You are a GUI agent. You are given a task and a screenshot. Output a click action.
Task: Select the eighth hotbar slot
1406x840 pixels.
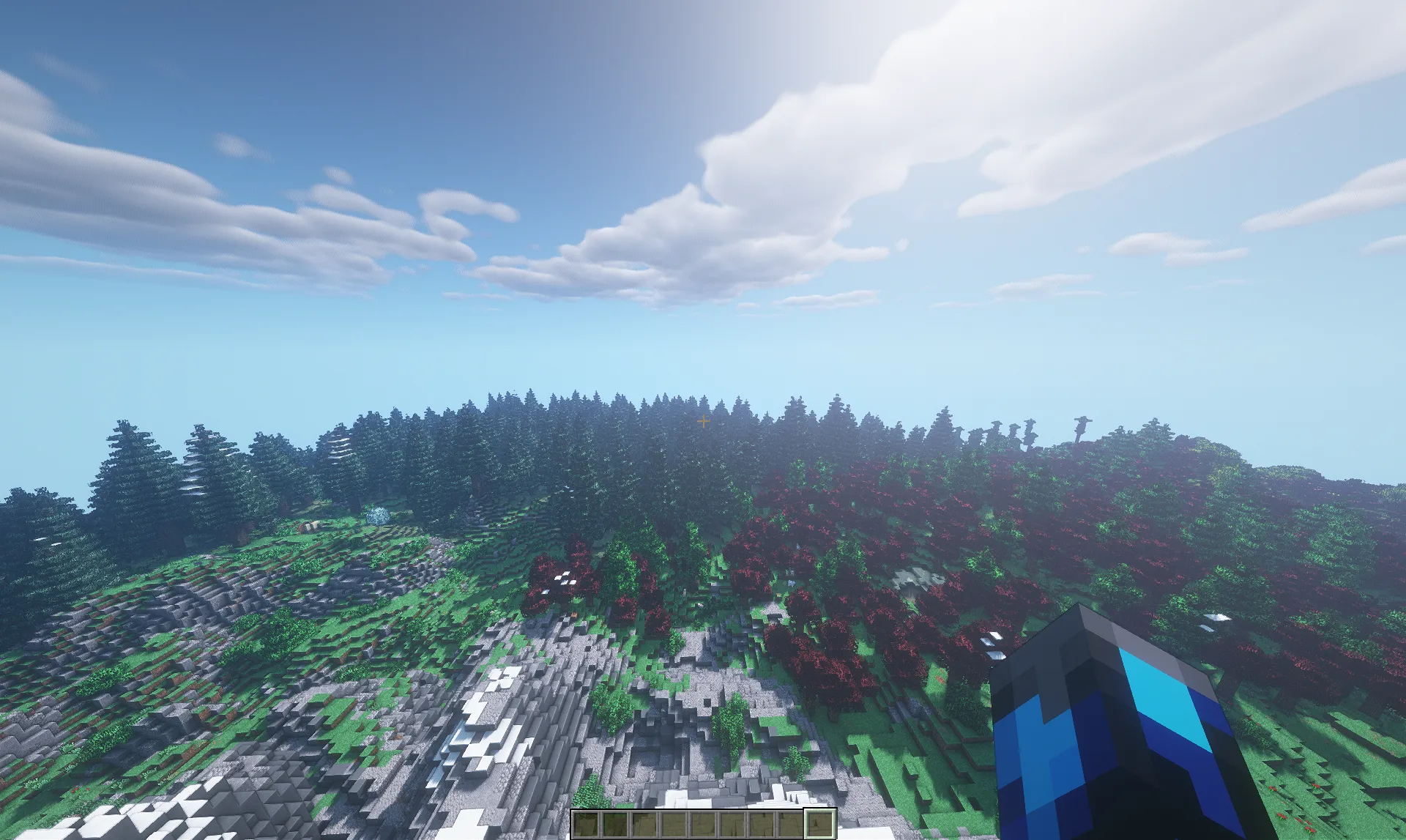pos(792,825)
